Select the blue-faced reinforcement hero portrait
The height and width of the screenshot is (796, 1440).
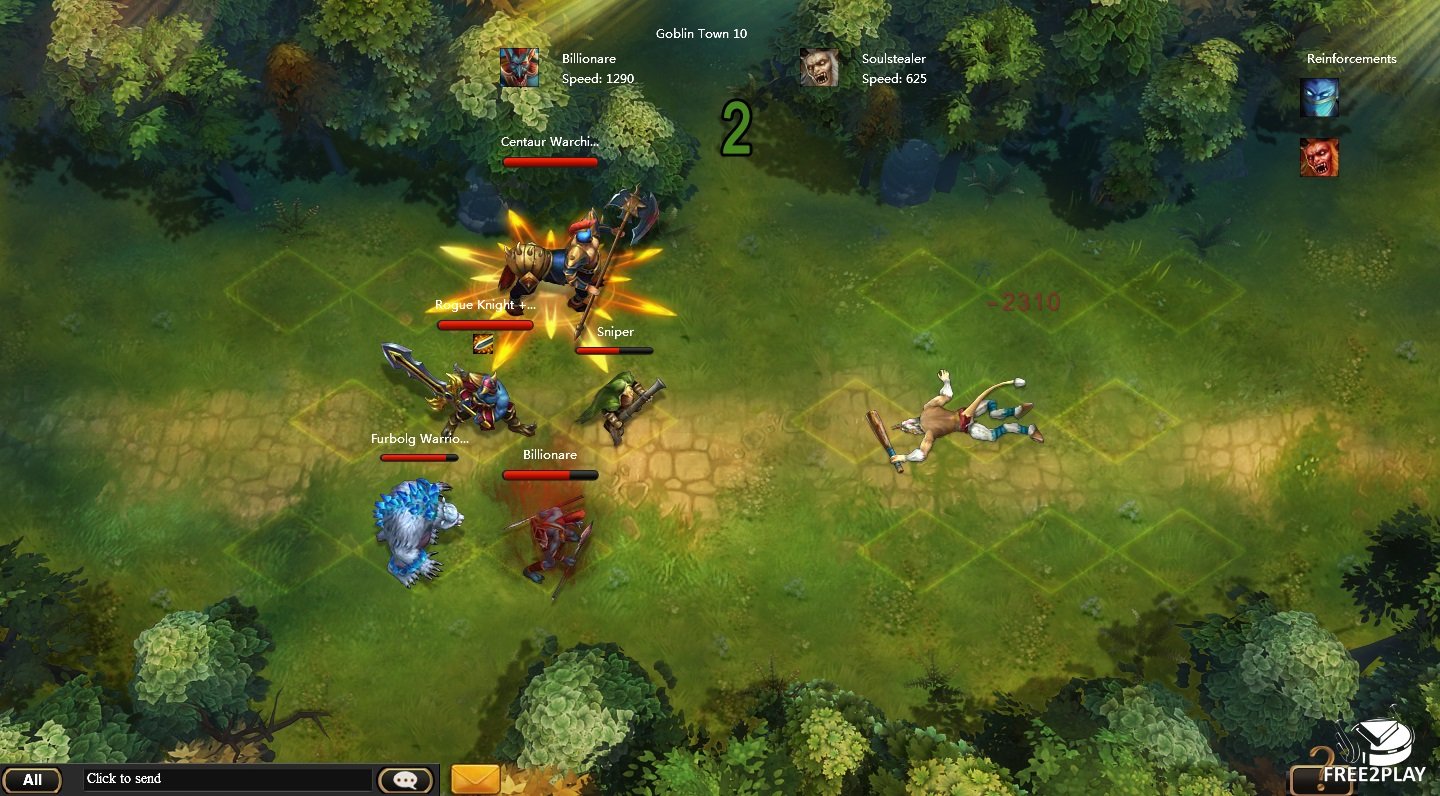[1319, 98]
